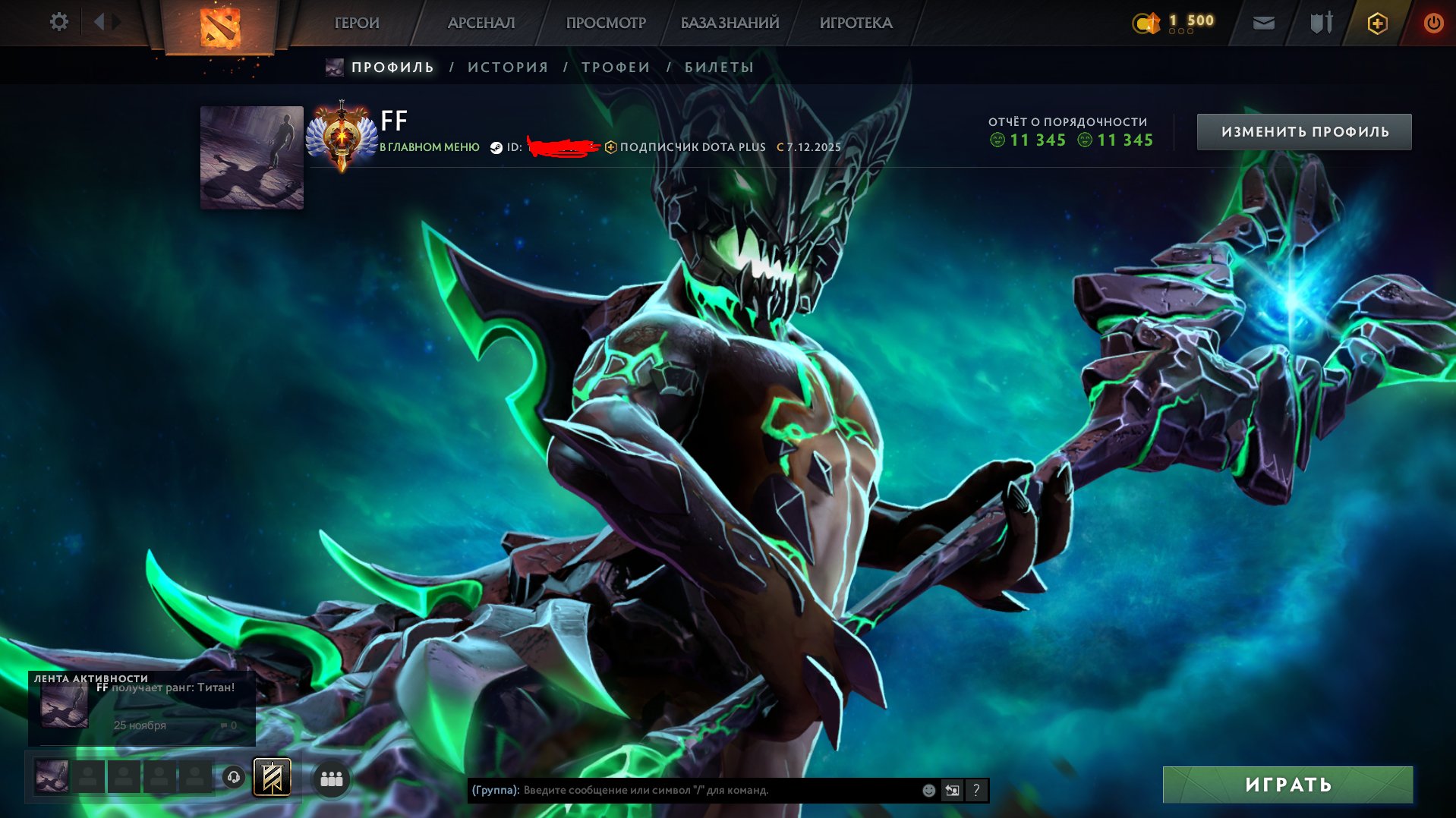Toggle the battle pass emblem near party slots
Screen dimensions: 1456x818
pos(271,777)
